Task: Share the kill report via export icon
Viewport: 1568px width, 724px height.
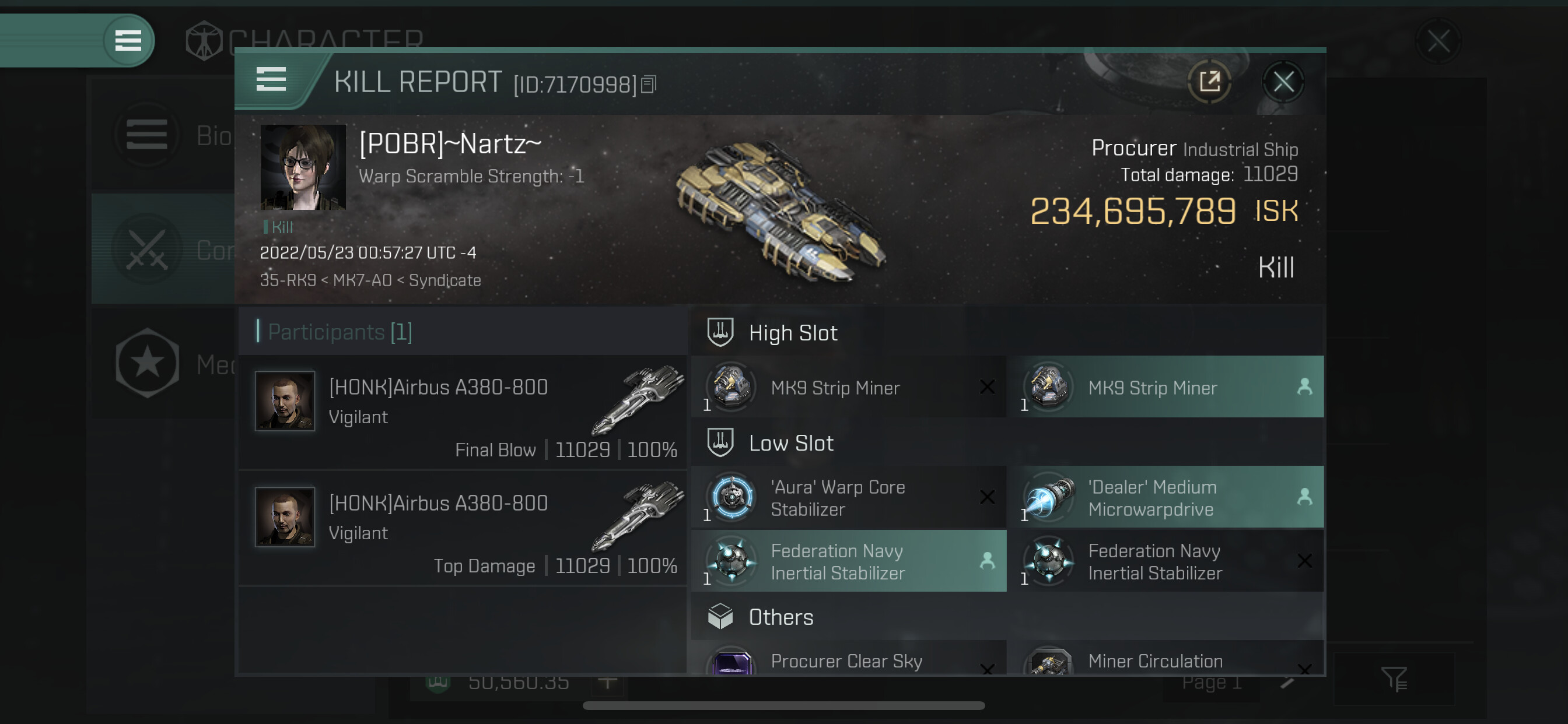Action: 1209,82
